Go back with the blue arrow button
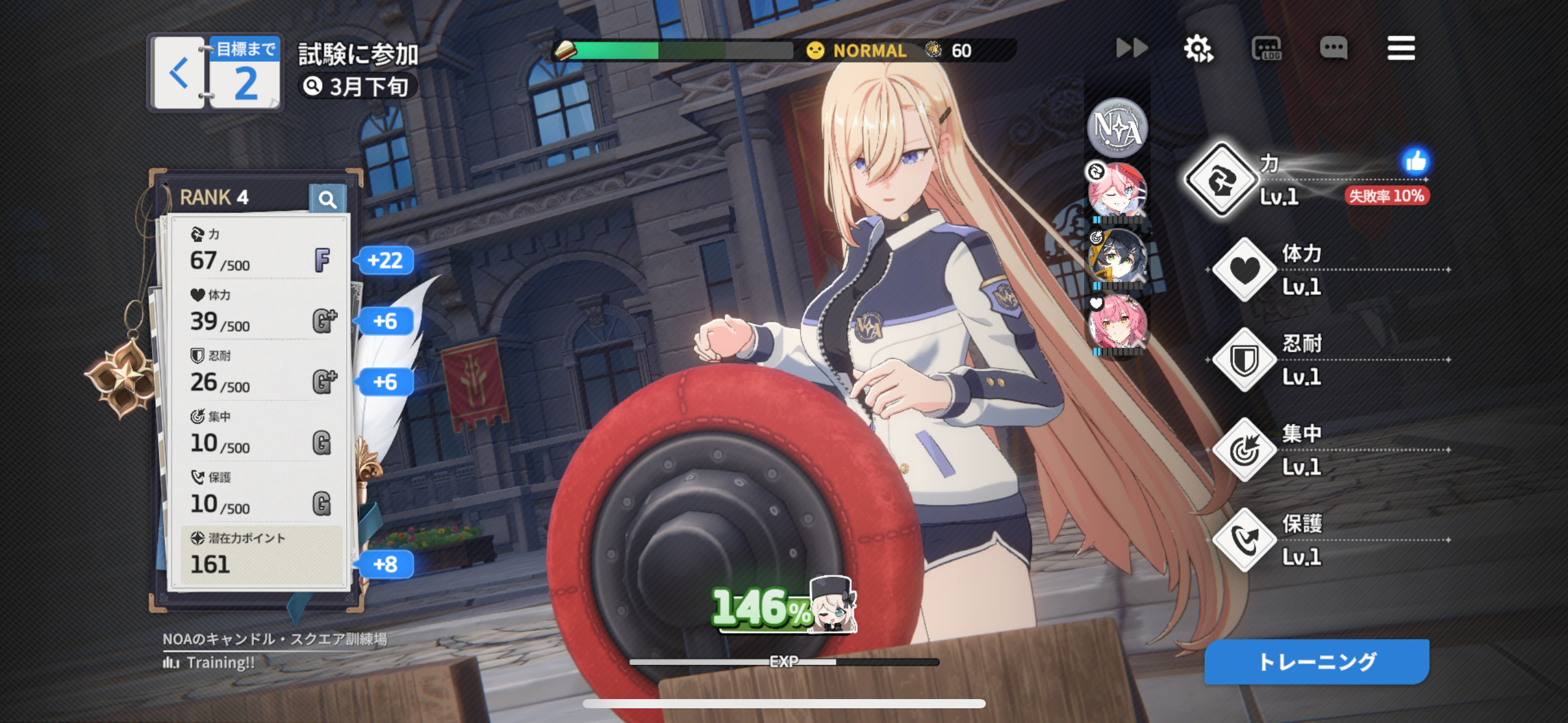 [179, 74]
